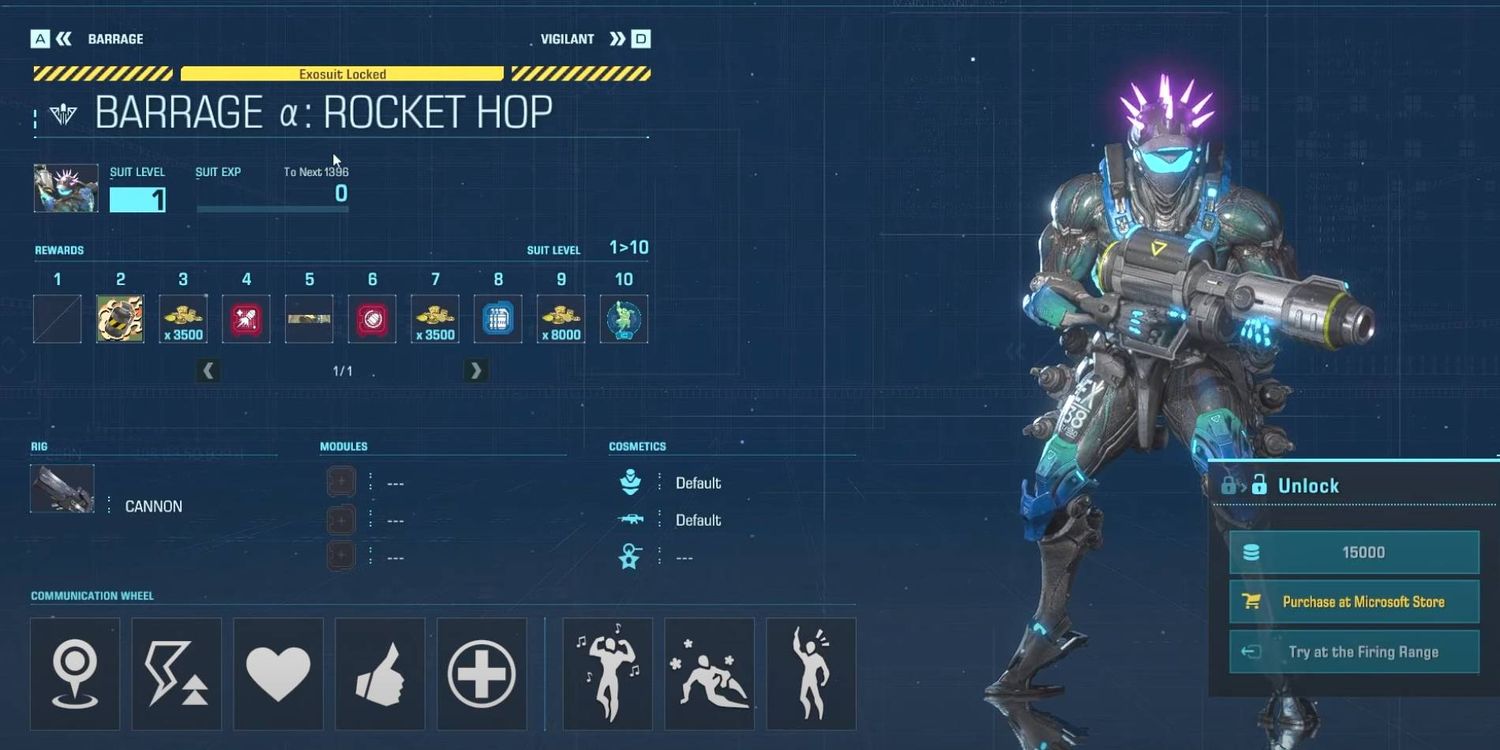
Task: Select the medical cross communication slot
Action: [482, 673]
